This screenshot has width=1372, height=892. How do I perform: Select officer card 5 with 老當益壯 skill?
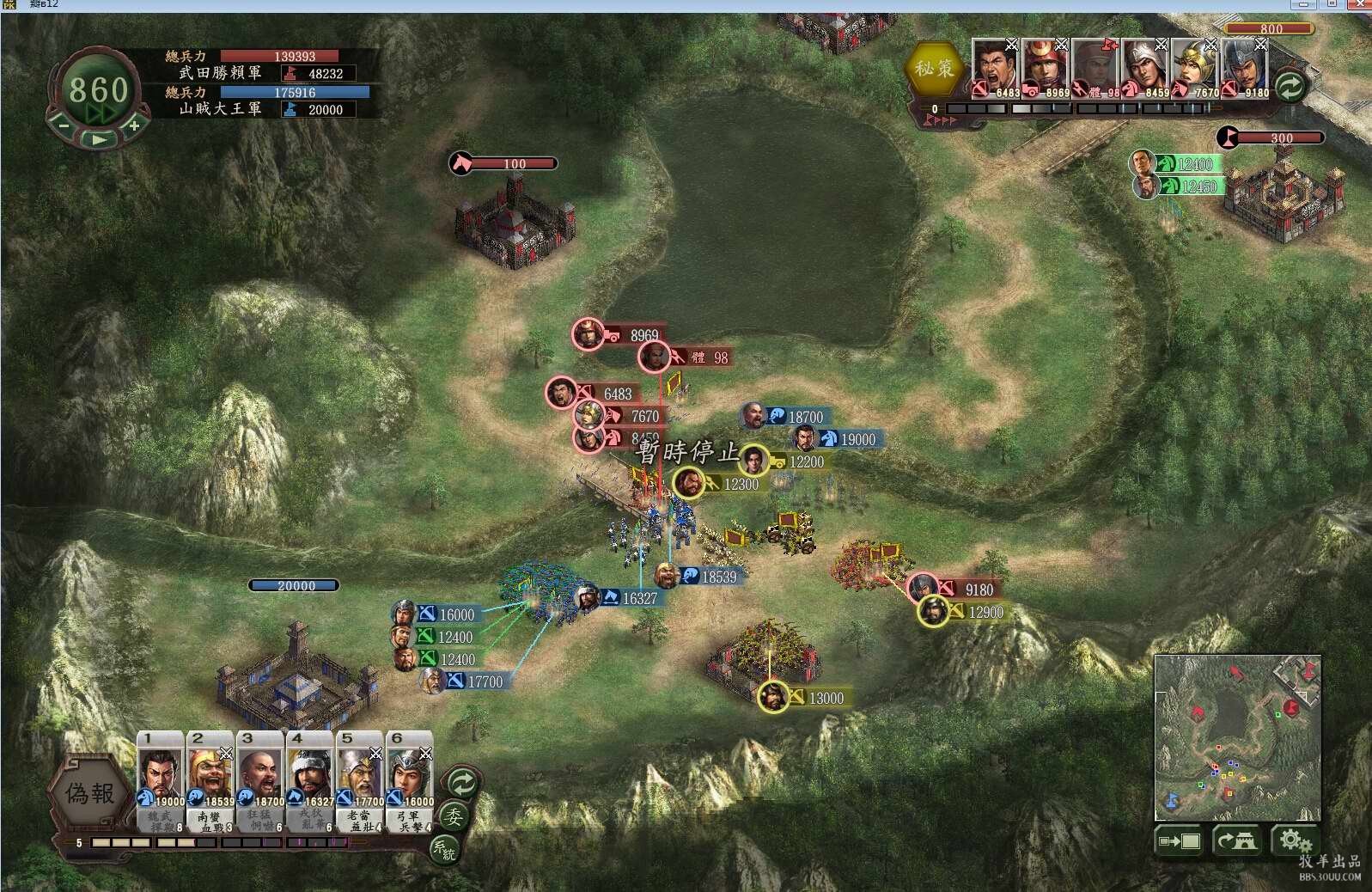coord(360,781)
